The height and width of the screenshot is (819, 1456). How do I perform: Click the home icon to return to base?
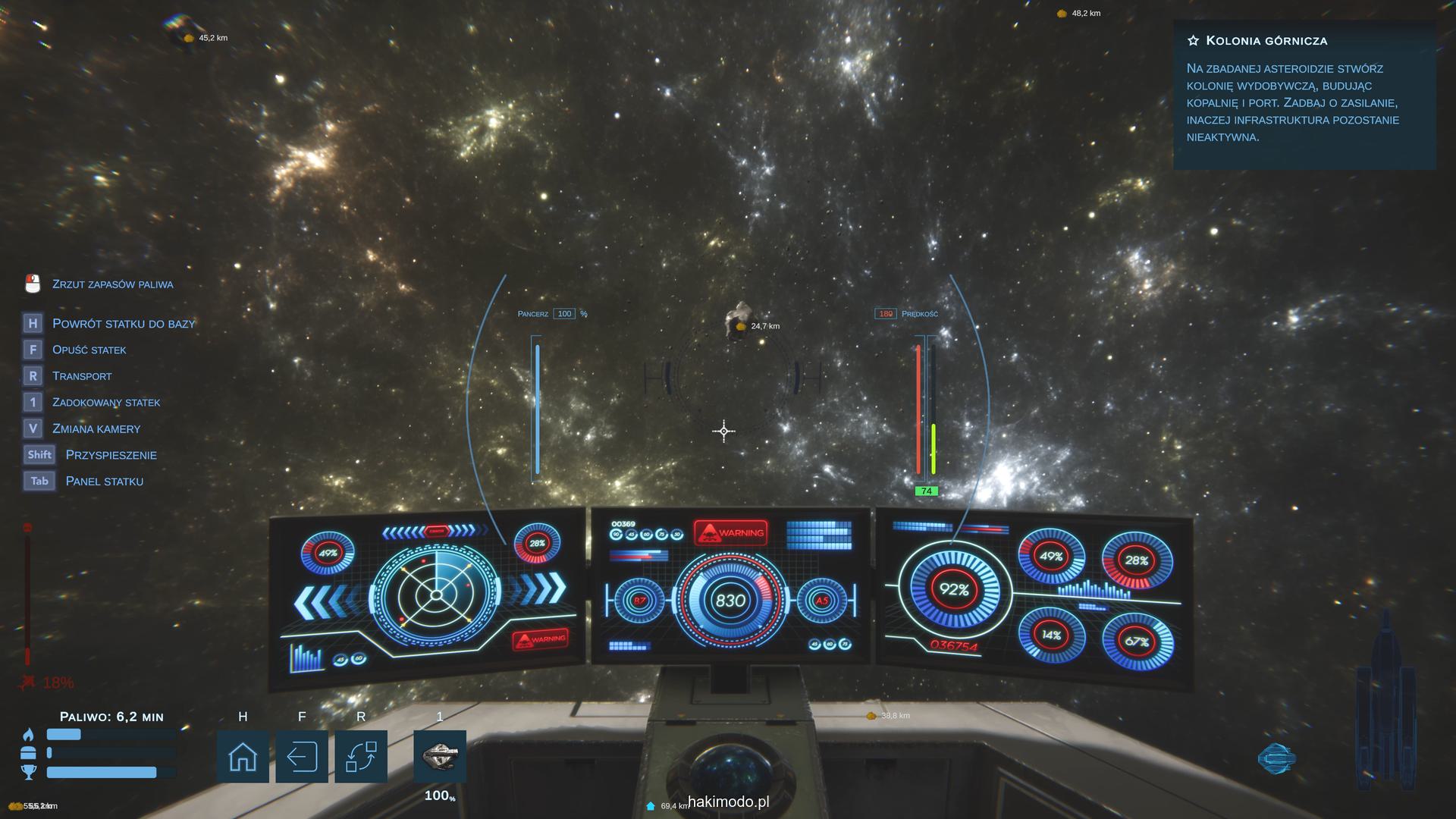click(243, 756)
